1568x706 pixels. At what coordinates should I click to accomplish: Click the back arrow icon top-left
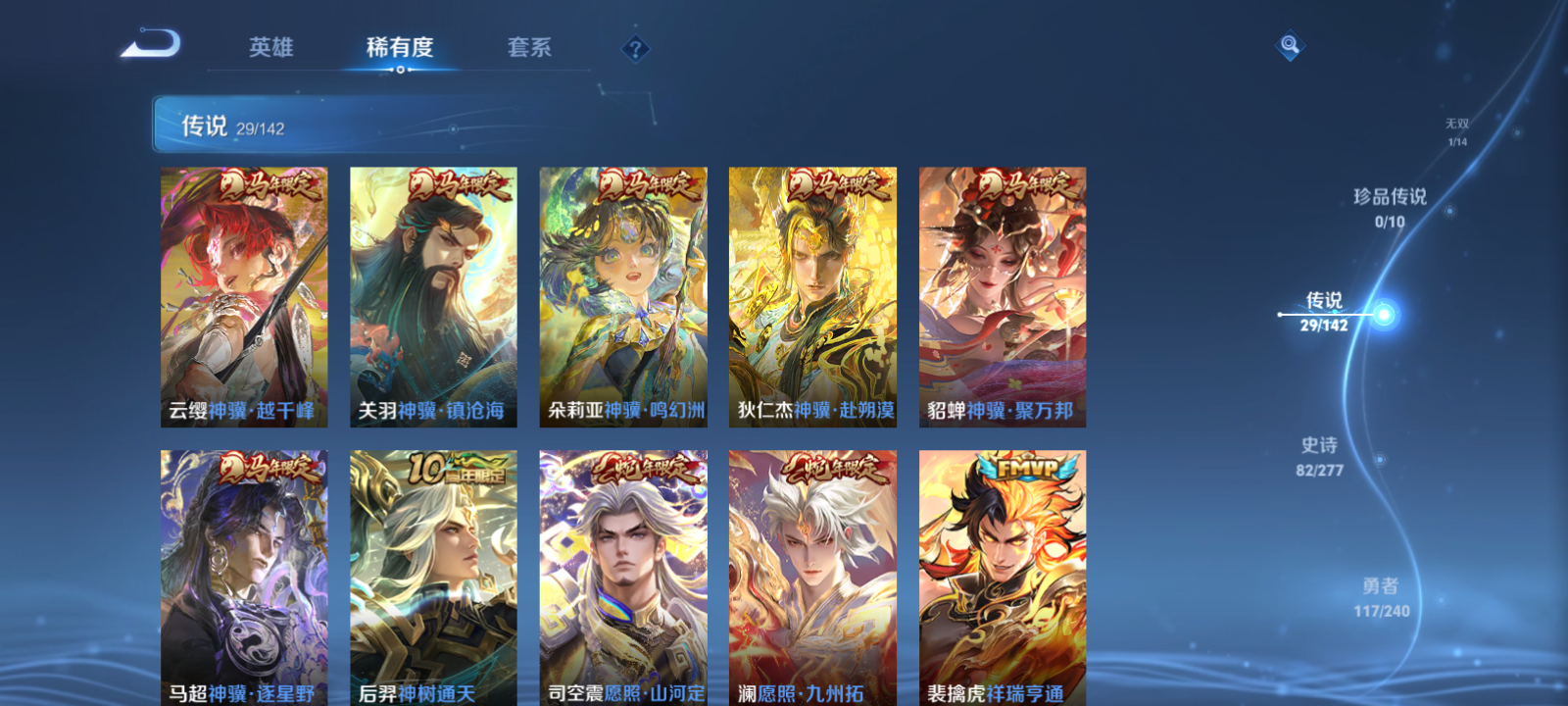[149, 44]
